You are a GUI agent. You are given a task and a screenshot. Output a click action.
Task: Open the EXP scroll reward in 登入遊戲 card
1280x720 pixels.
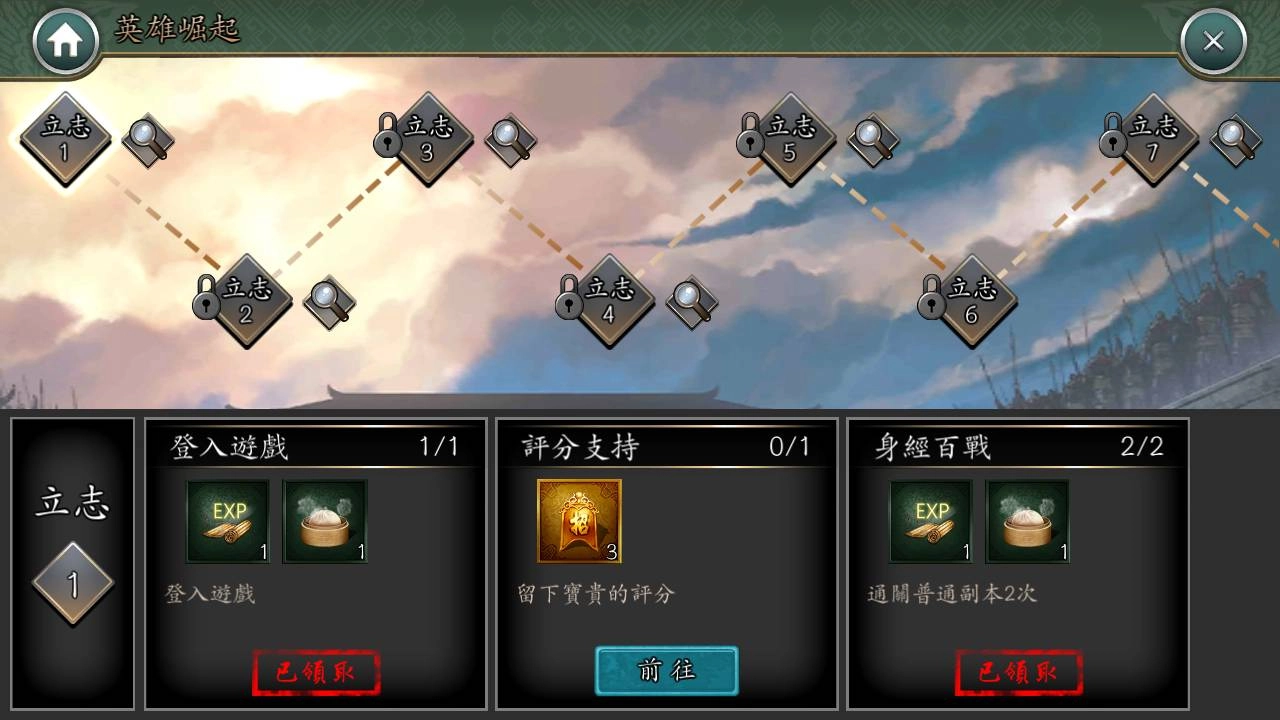click(x=229, y=520)
